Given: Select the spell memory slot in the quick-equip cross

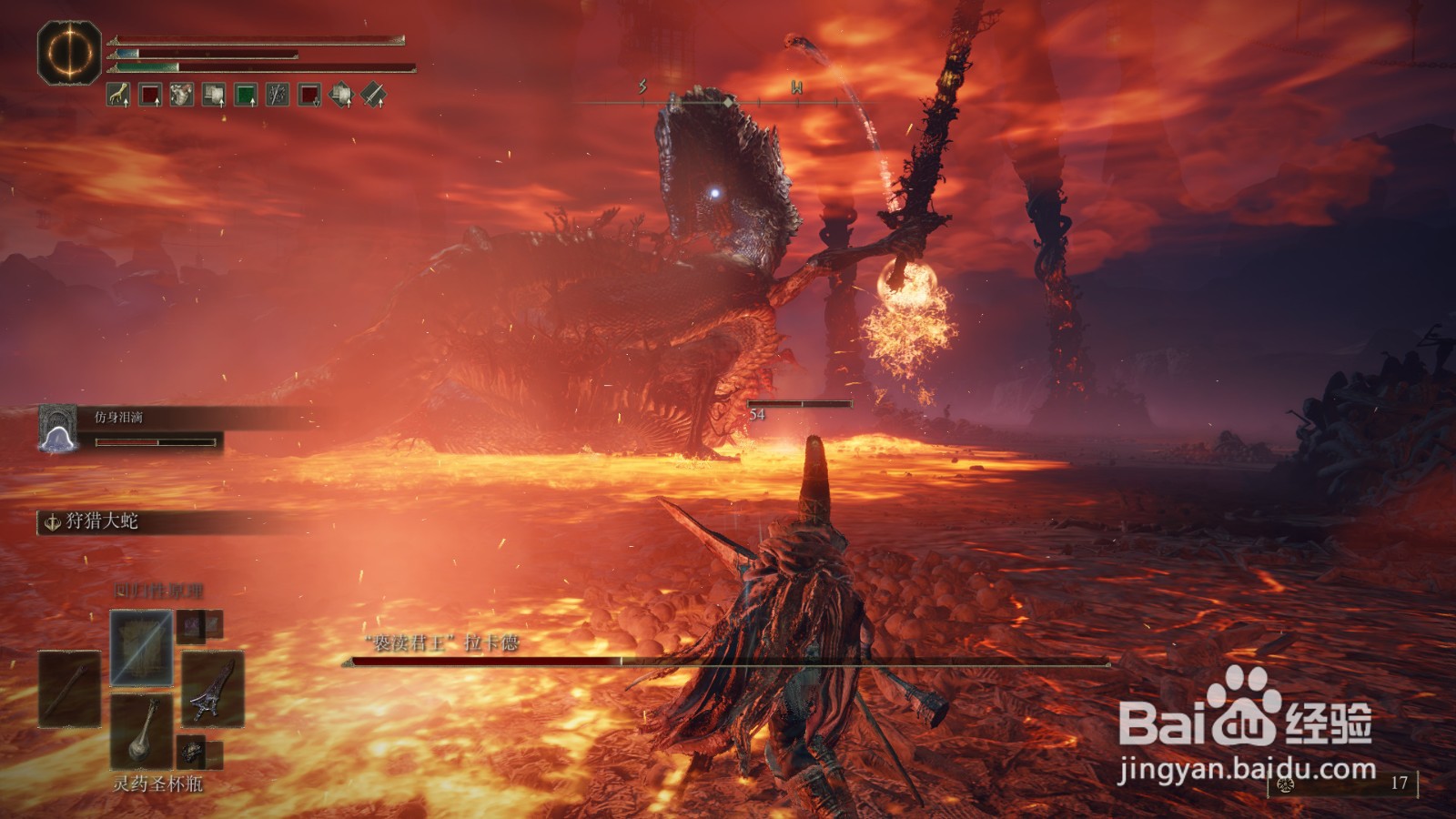Looking at the screenshot, I should pos(141,647).
